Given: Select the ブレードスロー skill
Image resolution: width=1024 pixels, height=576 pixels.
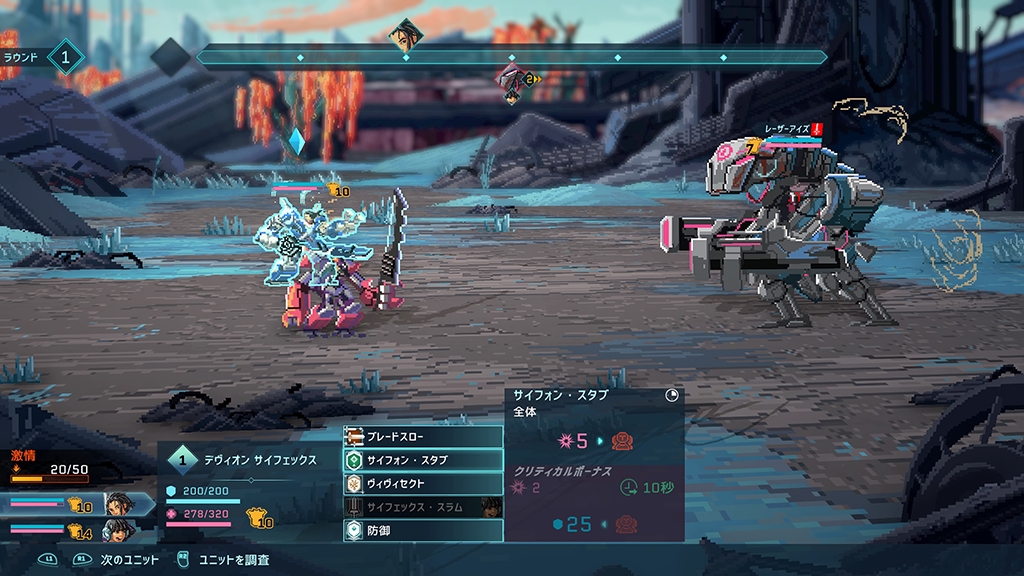Looking at the screenshot, I should [x=422, y=437].
